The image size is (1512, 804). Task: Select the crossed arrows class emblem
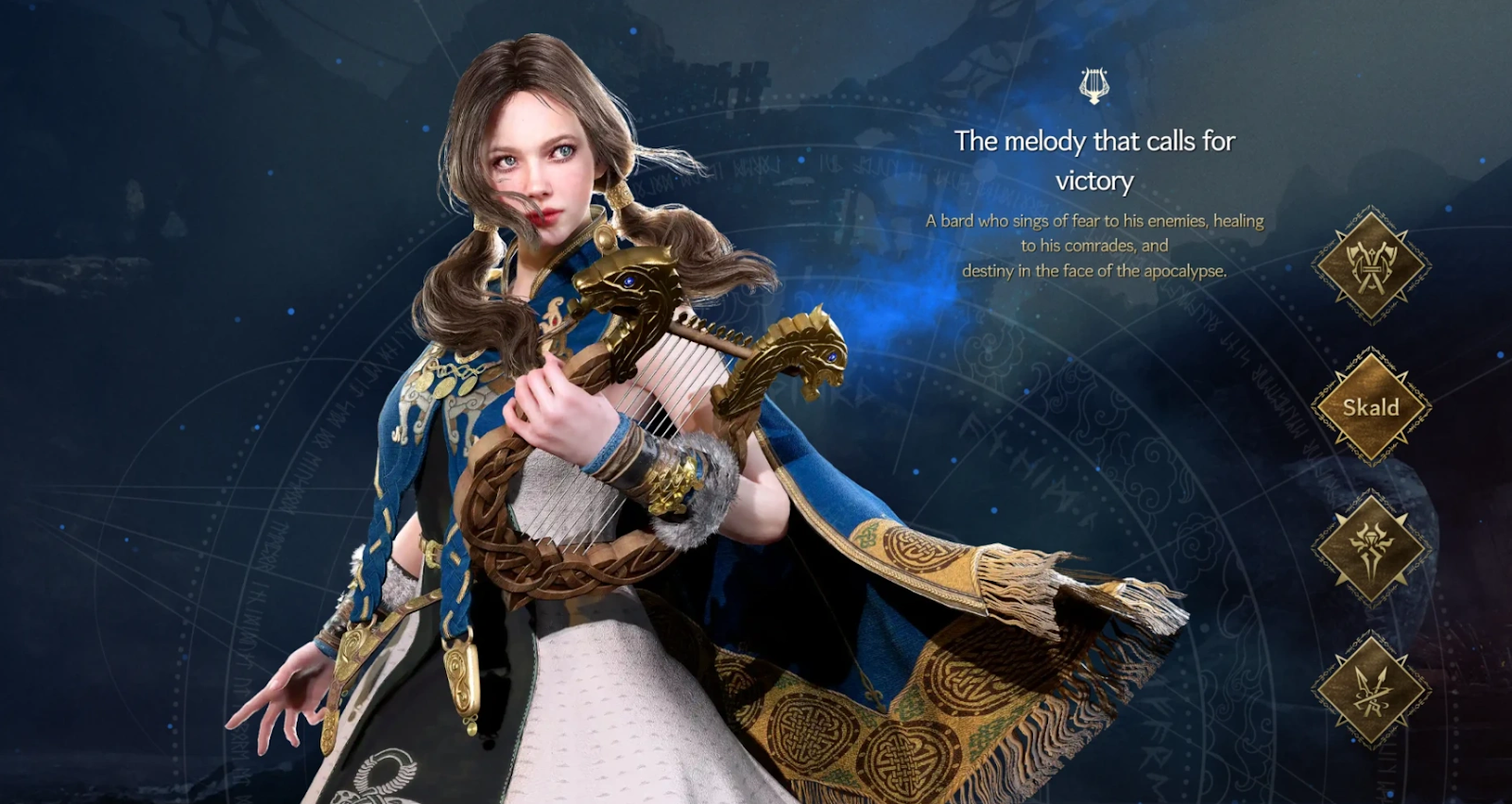[x=1370, y=691]
